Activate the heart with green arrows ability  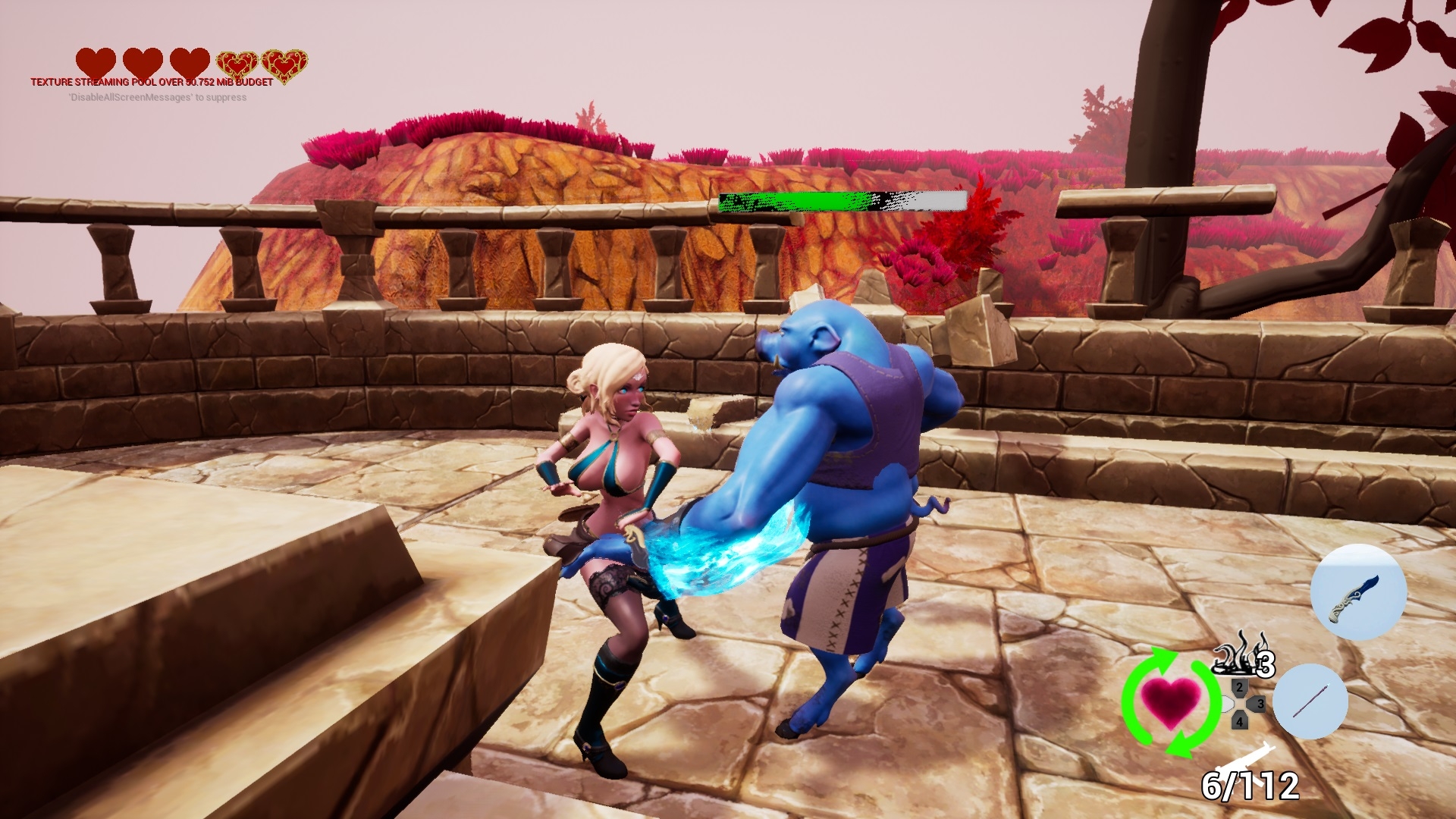[1171, 701]
